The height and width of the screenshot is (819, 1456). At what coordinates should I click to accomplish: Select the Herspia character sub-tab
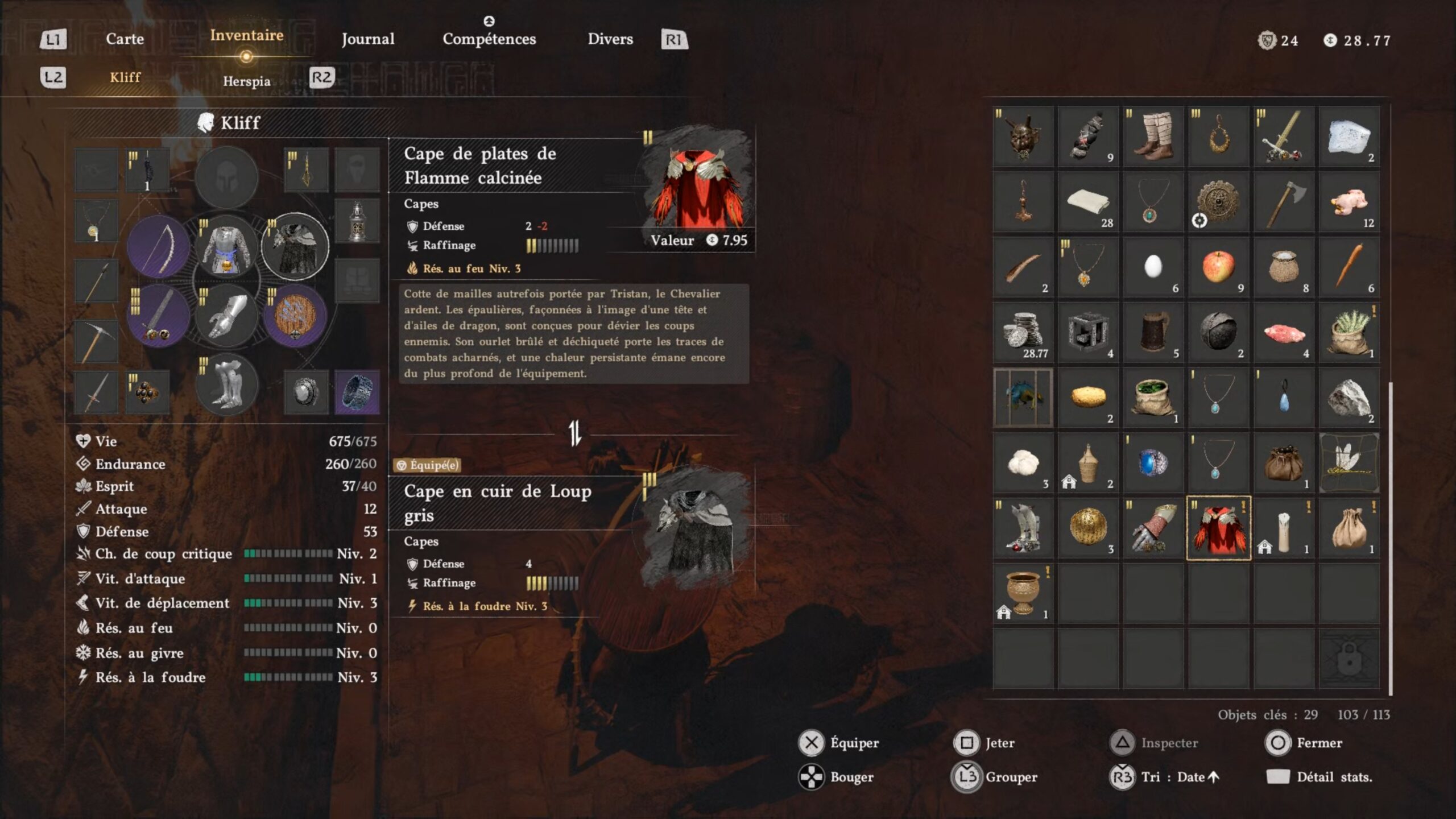pos(246,81)
